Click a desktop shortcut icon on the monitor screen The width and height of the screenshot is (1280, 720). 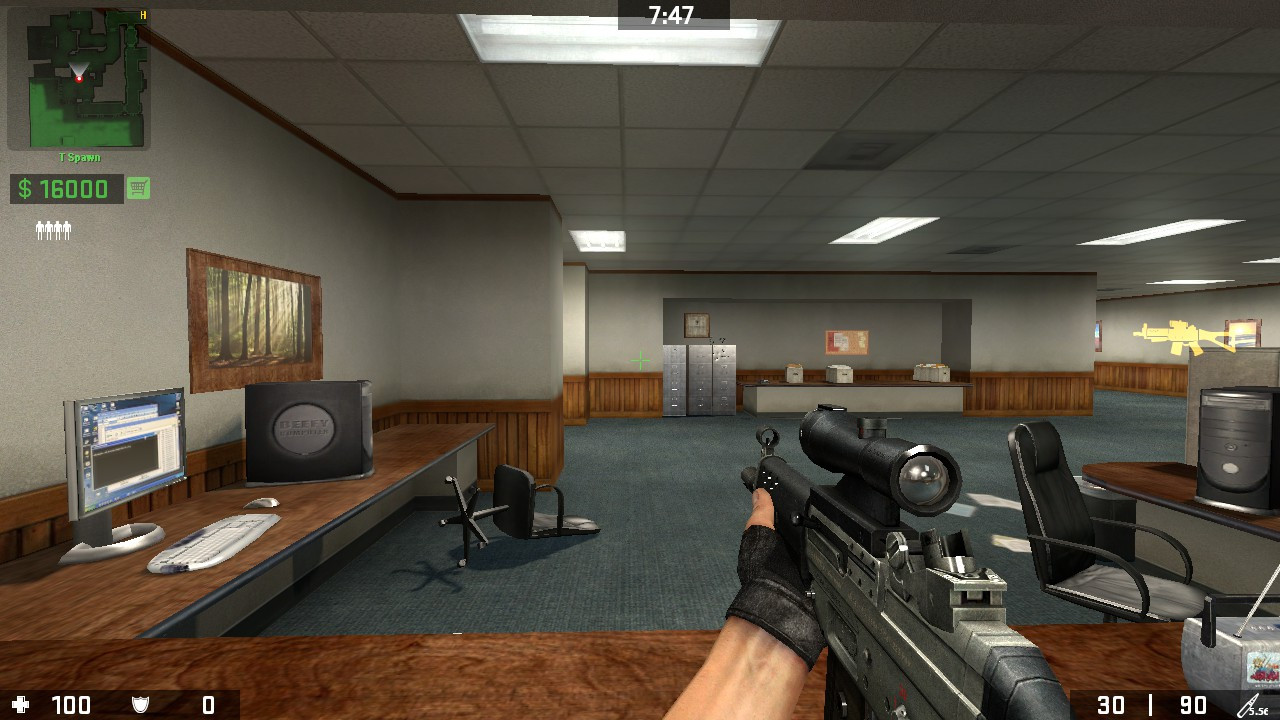pos(87,422)
